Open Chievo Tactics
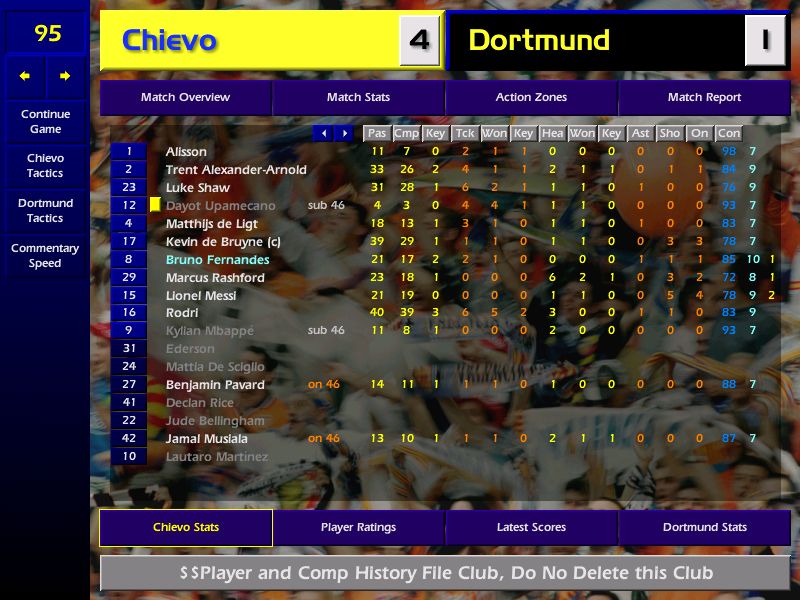Image resolution: width=800 pixels, height=600 pixels. 45,166
